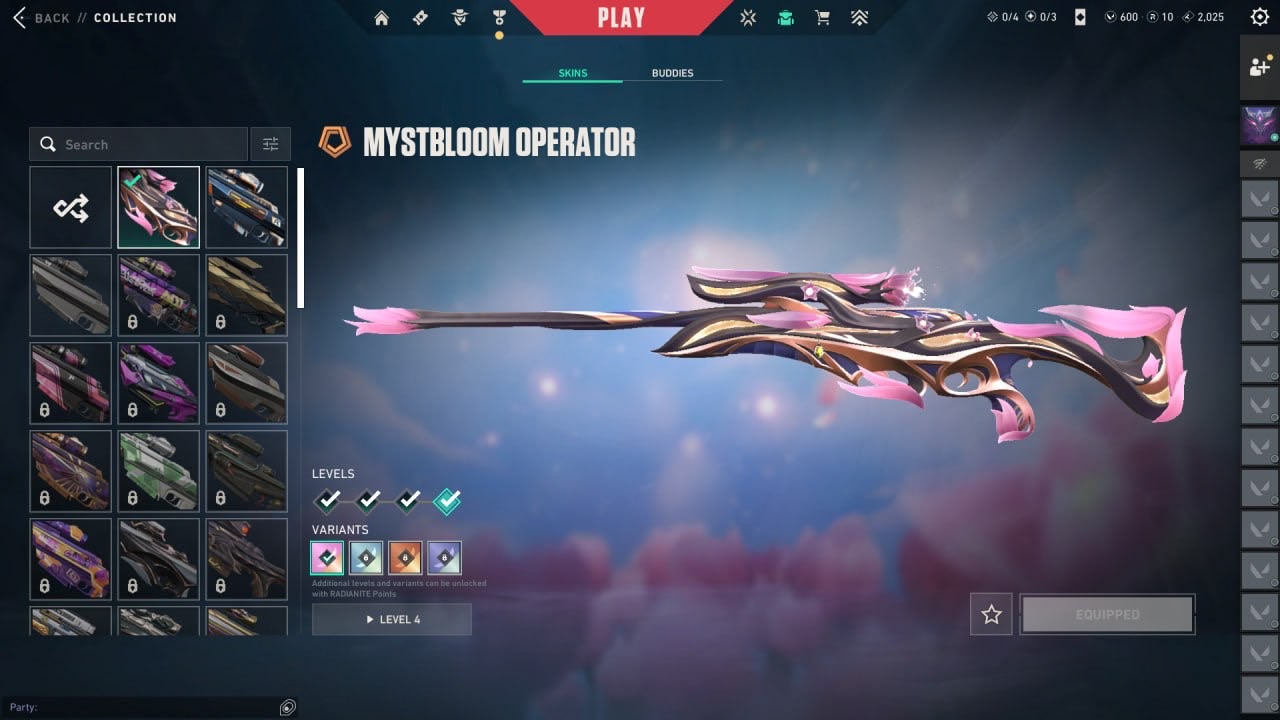Play the Level 4 preview video

click(x=392, y=619)
